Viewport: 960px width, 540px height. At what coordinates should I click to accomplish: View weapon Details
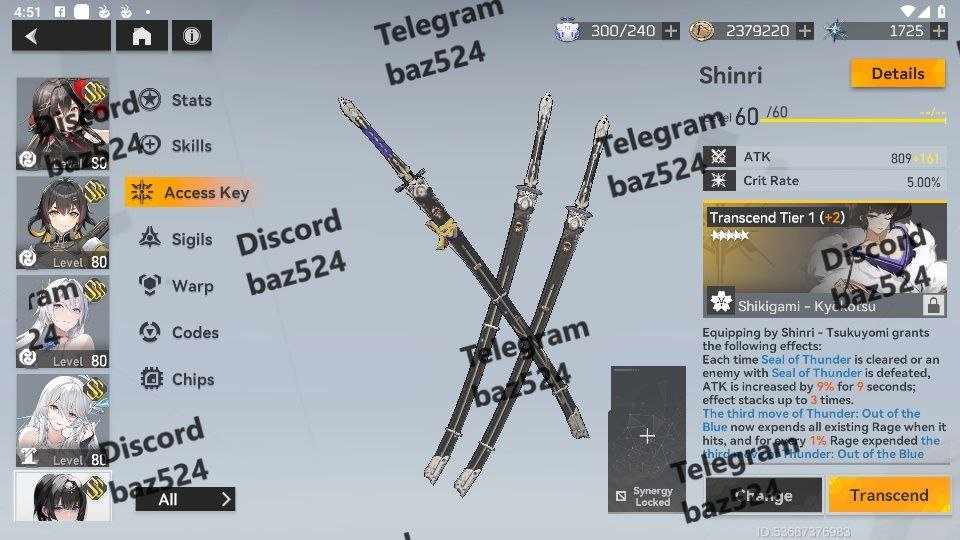click(897, 73)
